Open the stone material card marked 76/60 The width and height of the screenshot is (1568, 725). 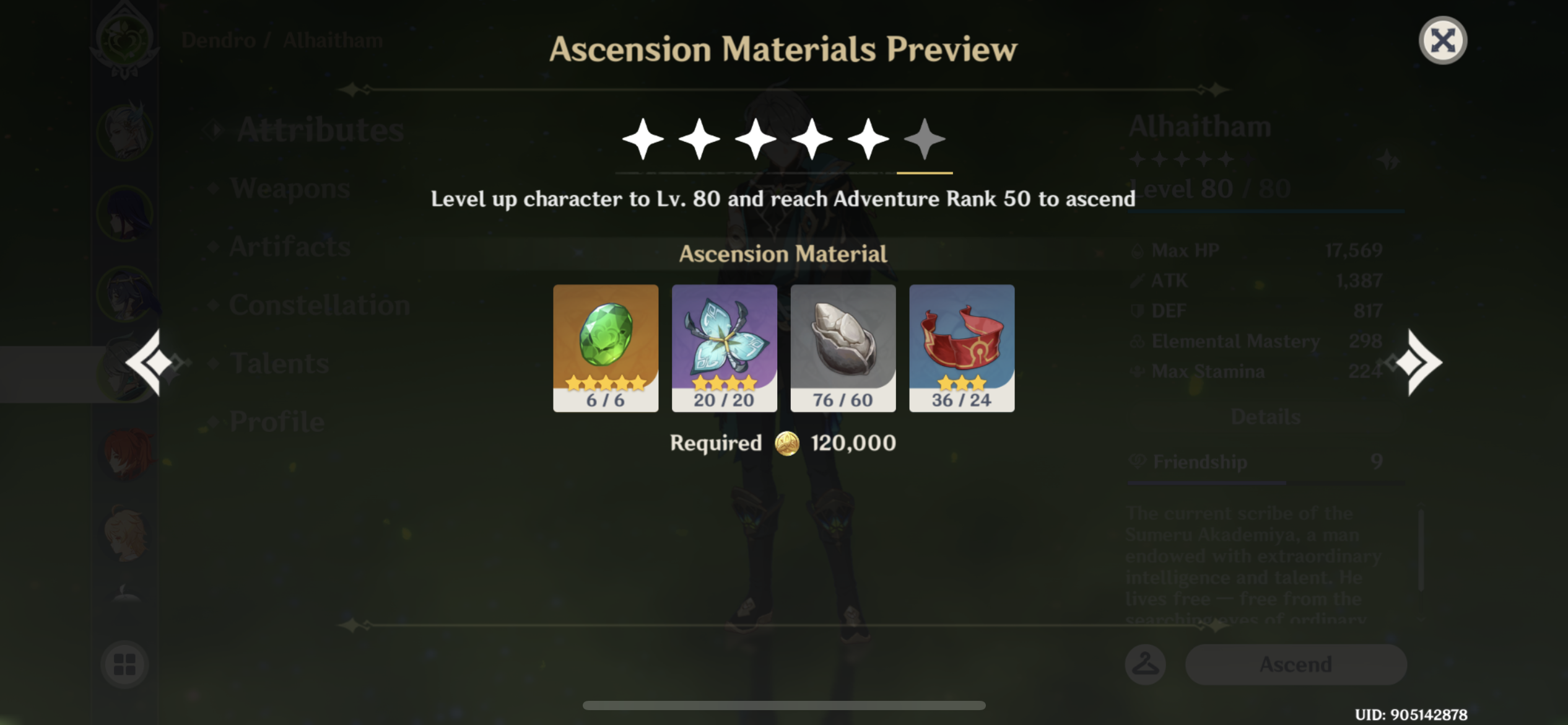(x=843, y=347)
